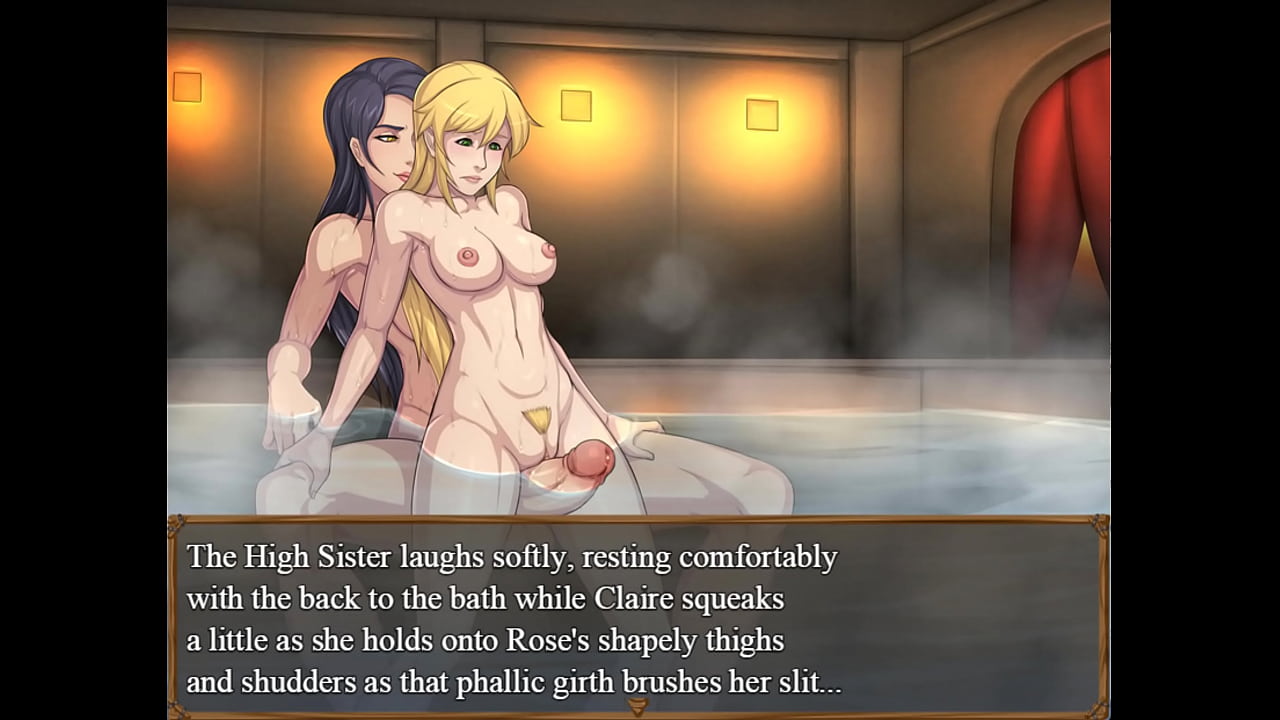This screenshot has width=1280, height=720.
Task: Advance the narration text box
Action: click(x=638, y=615)
